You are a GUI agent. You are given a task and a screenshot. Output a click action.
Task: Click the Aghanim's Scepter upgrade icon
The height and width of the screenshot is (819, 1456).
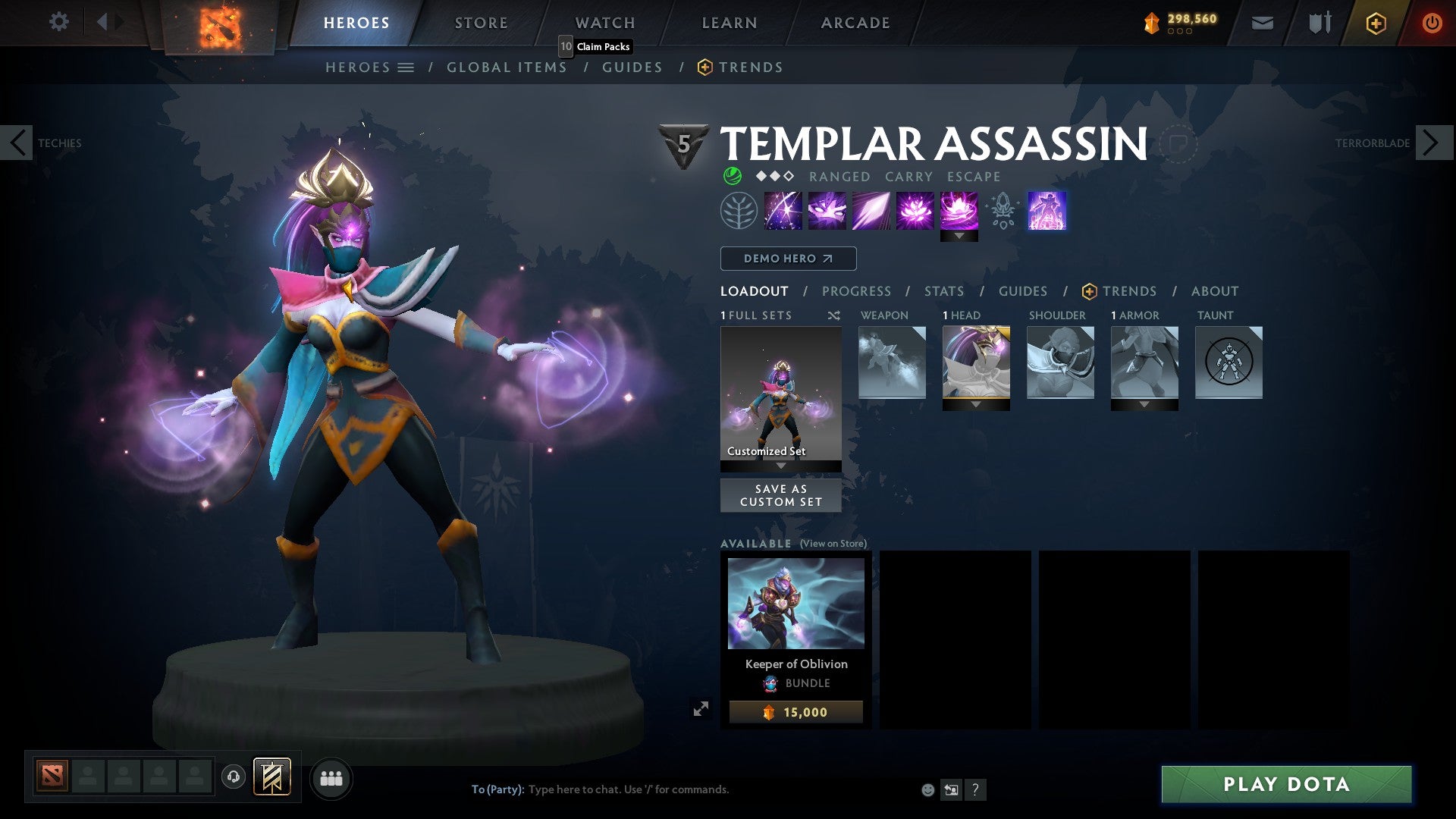pos(1003,210)
